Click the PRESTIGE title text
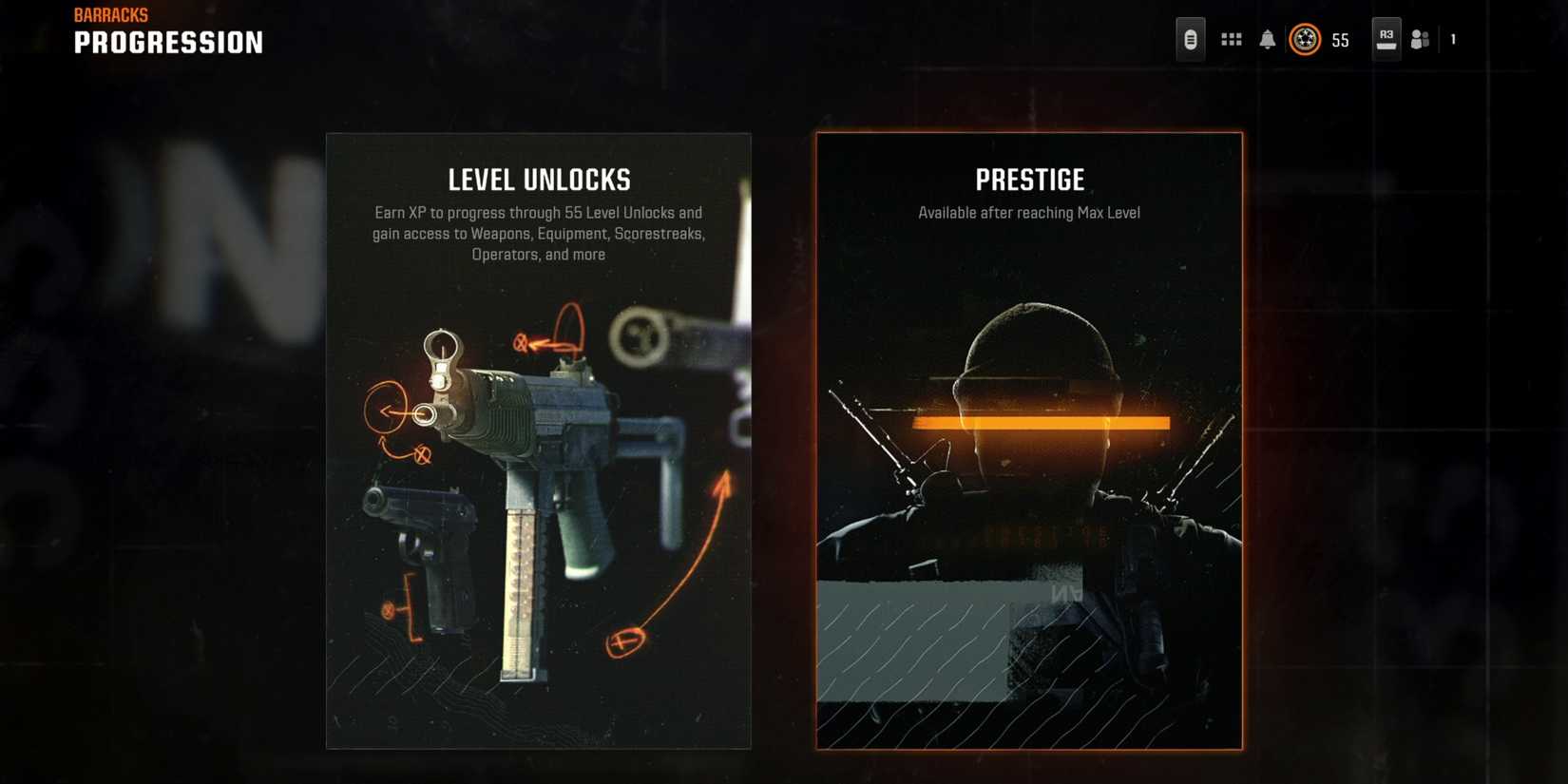1568x784 pixels. (1029, 179)
